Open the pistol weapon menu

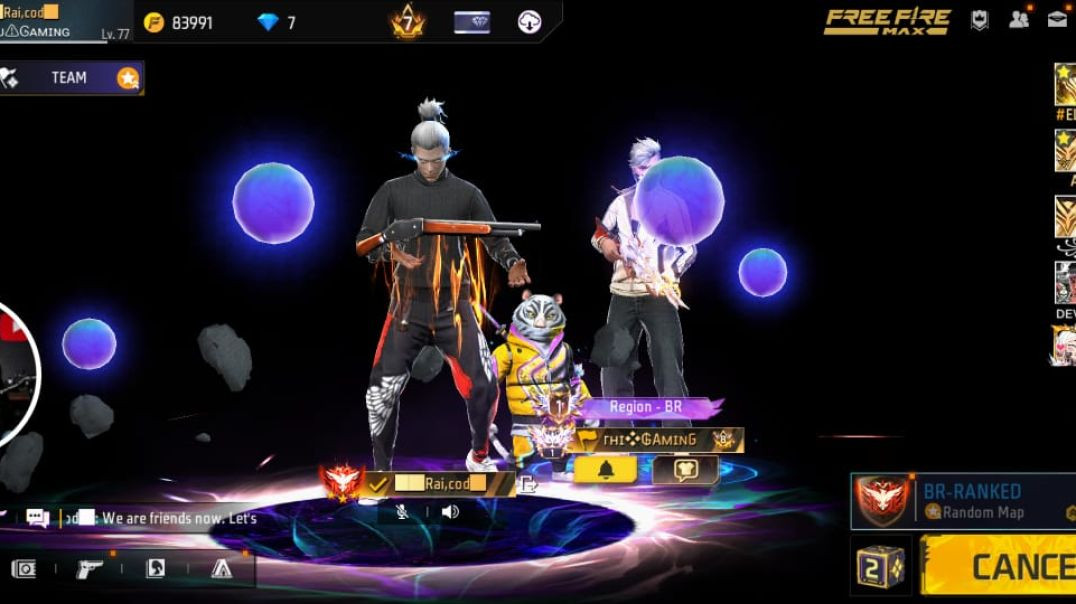coord(90,569)
